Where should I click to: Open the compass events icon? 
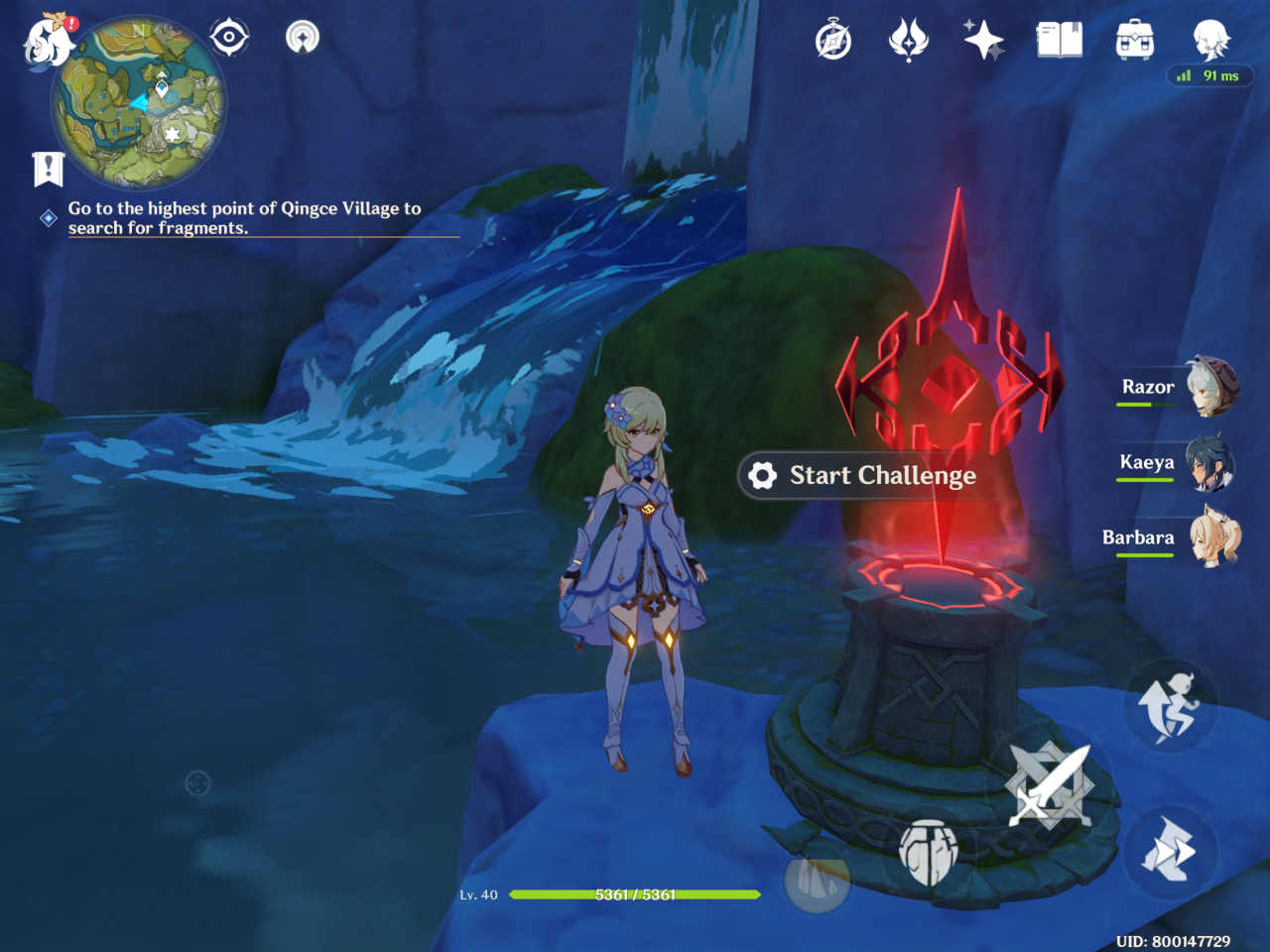pos(833,41)
